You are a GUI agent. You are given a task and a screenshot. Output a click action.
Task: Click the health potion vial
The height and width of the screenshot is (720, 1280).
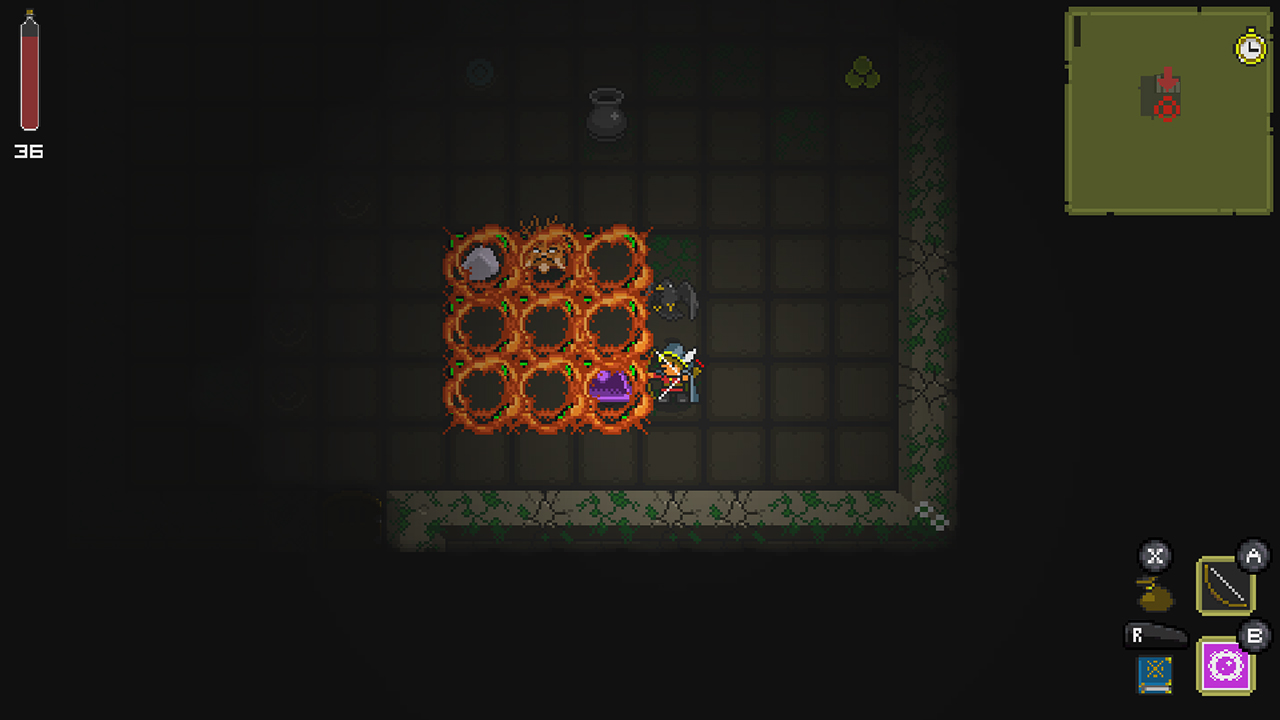(x=28, y=75)
